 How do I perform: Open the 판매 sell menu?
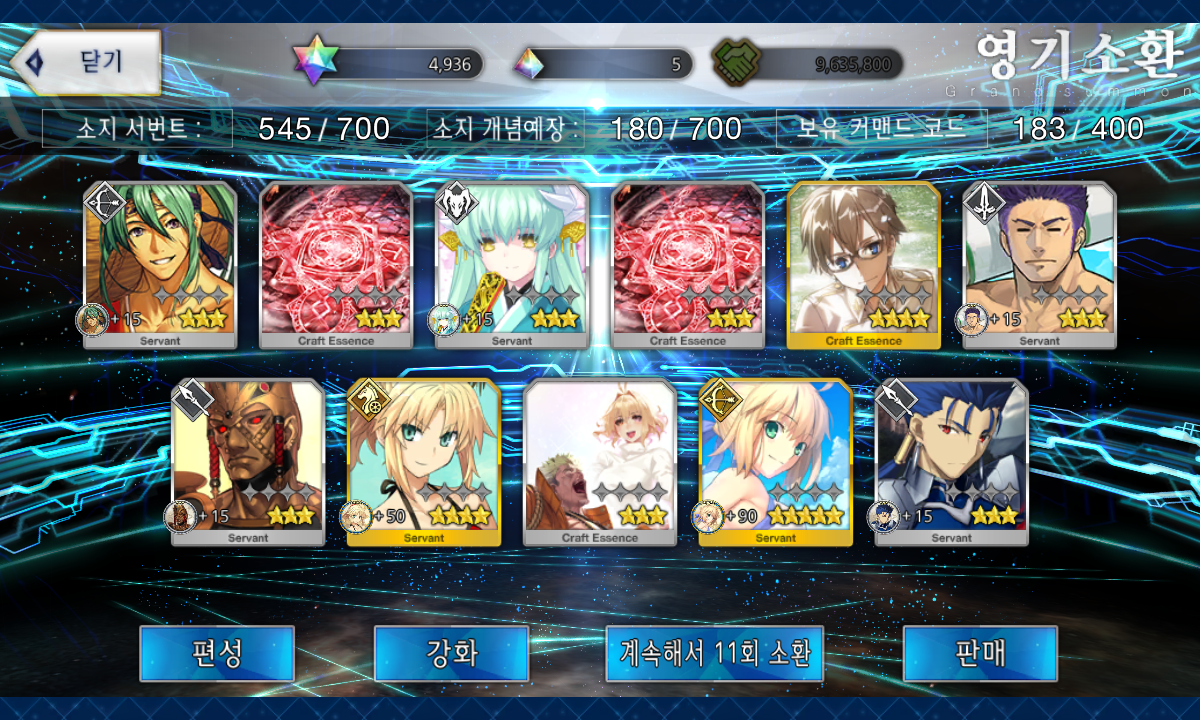click(x=979, y=653)
